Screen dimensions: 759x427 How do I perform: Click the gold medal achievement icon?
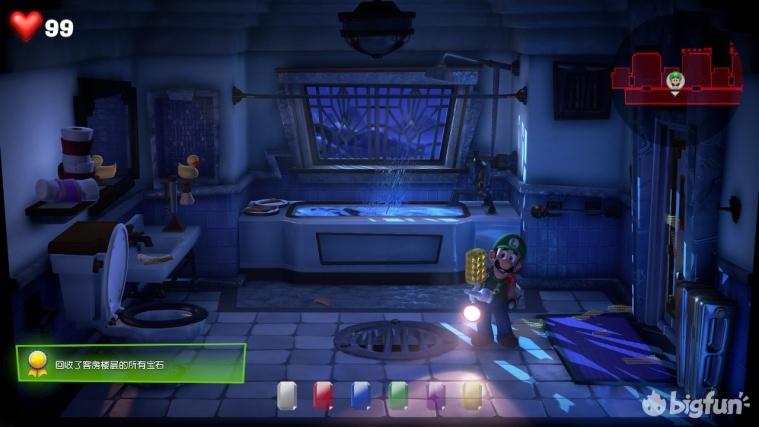(37, 364)
